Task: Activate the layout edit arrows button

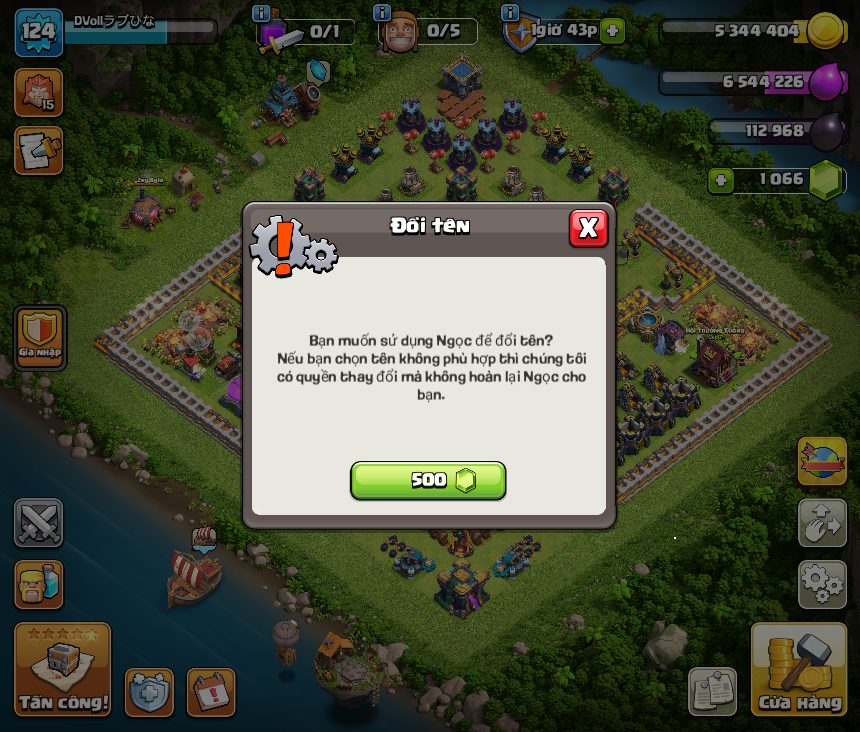Action: click(x=822, y=522)
